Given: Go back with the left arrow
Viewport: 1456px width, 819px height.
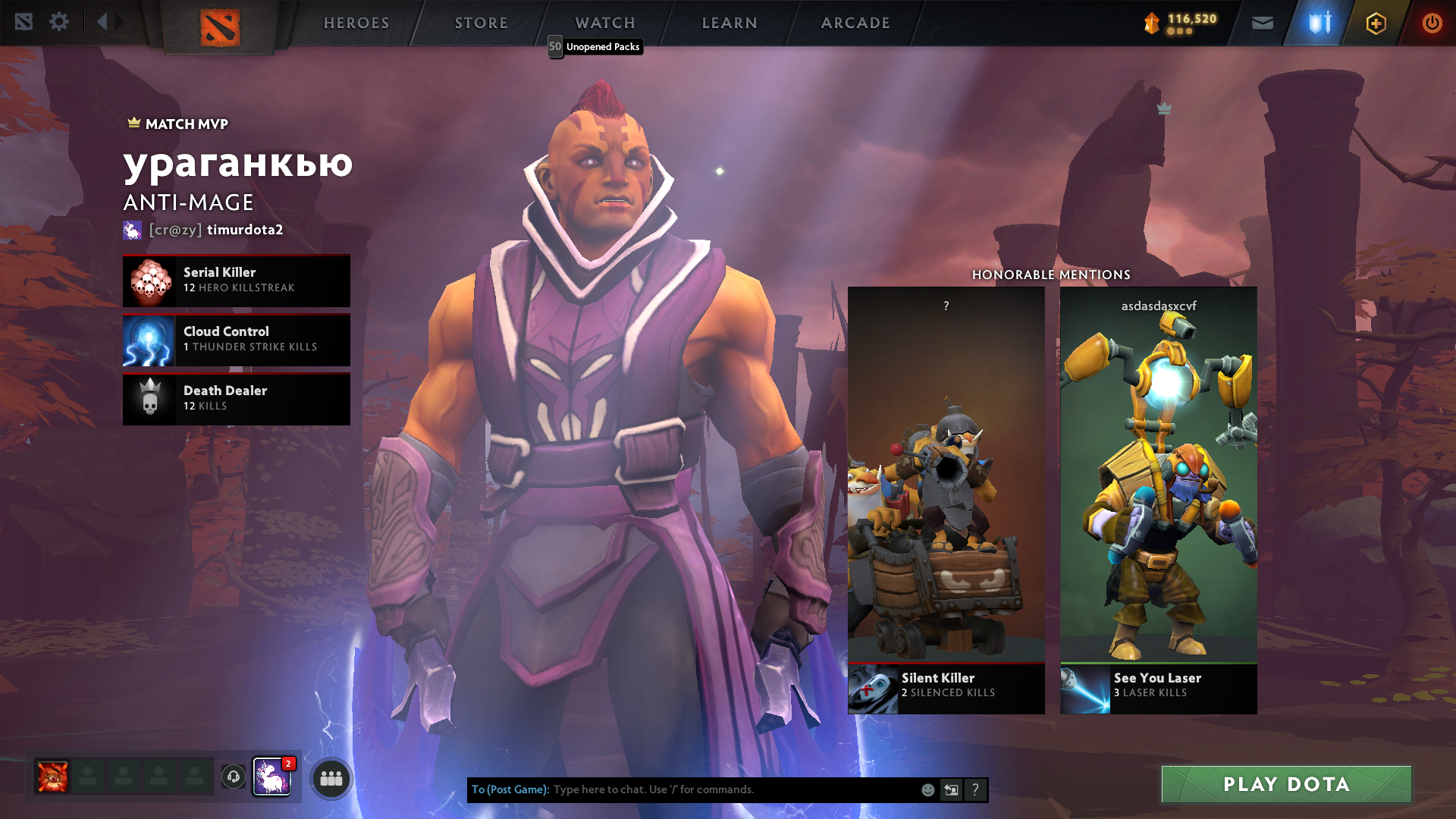Looking at the screenshot, I should [x=102, y=22].
